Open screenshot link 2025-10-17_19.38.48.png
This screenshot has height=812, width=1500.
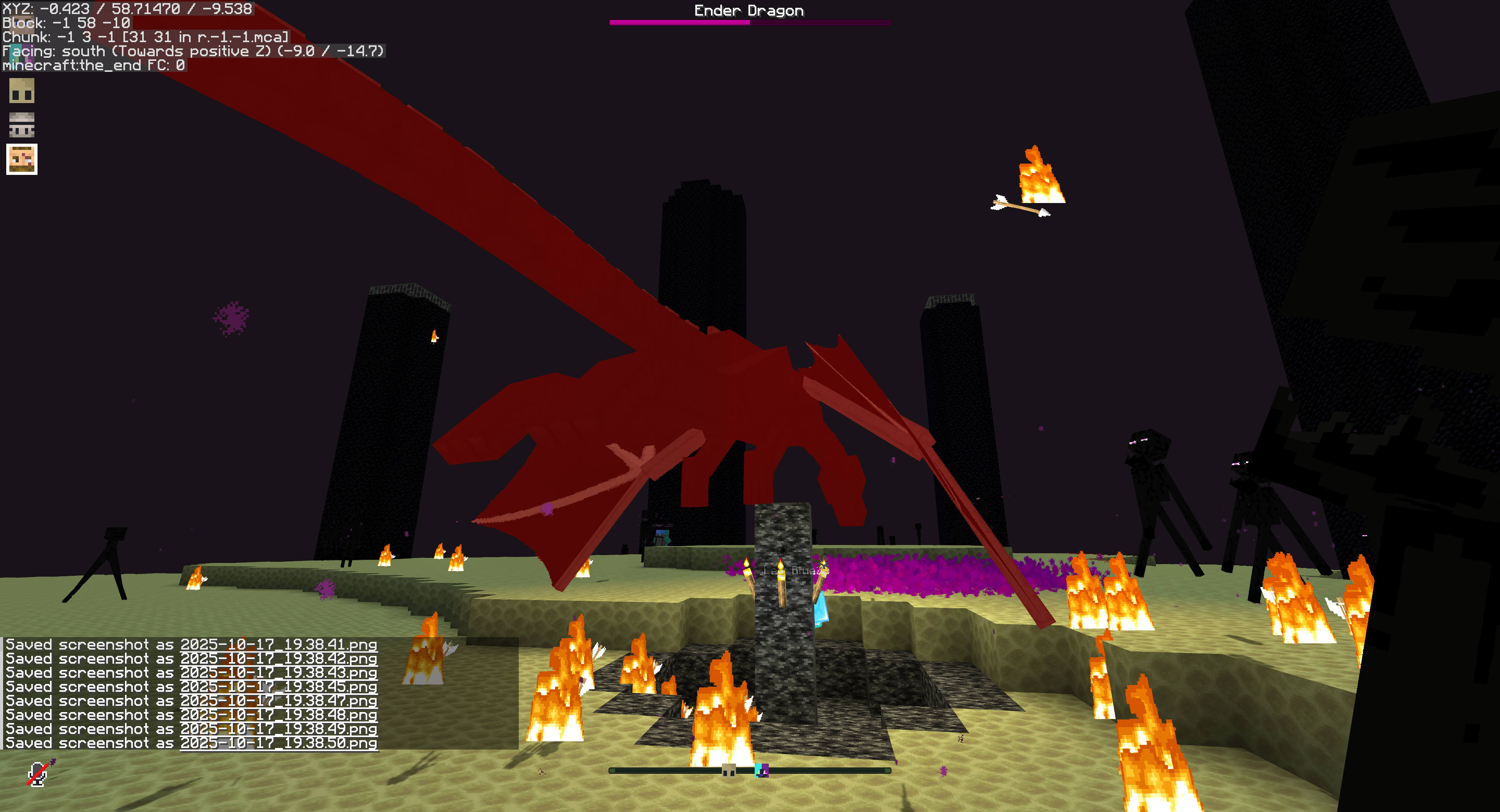tap(279, 715)
